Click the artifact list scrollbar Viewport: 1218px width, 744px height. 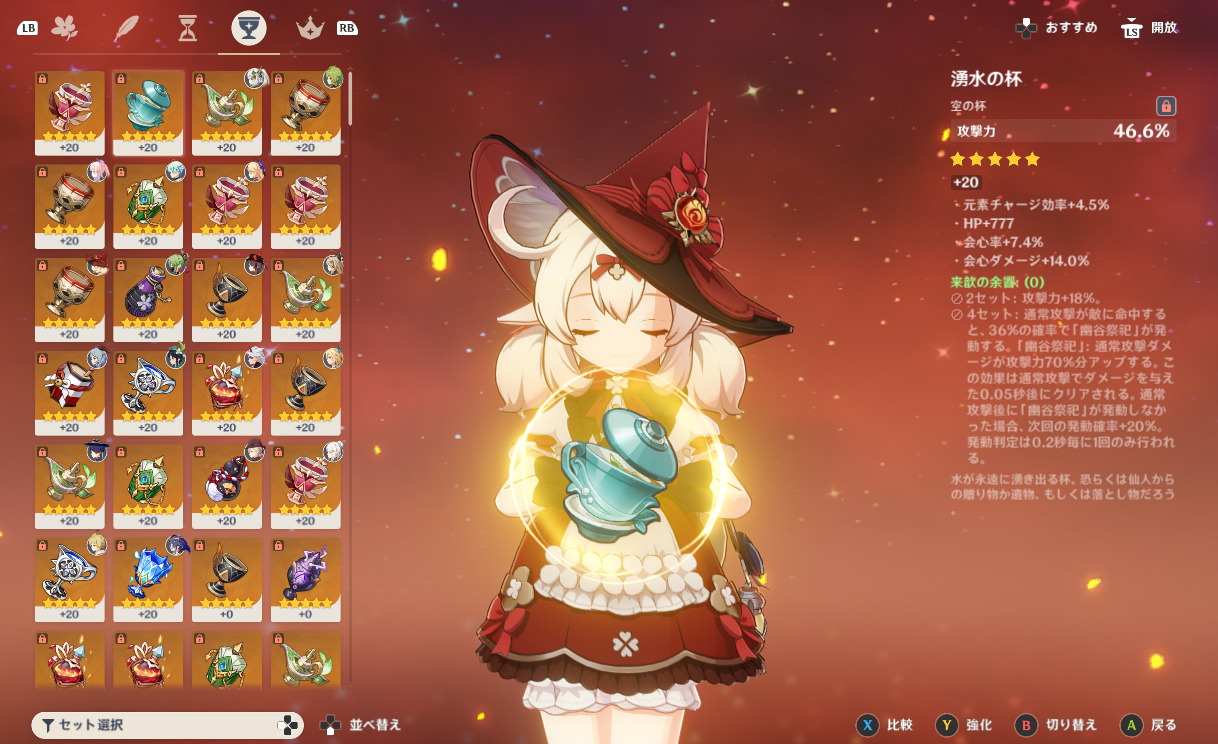350,98
